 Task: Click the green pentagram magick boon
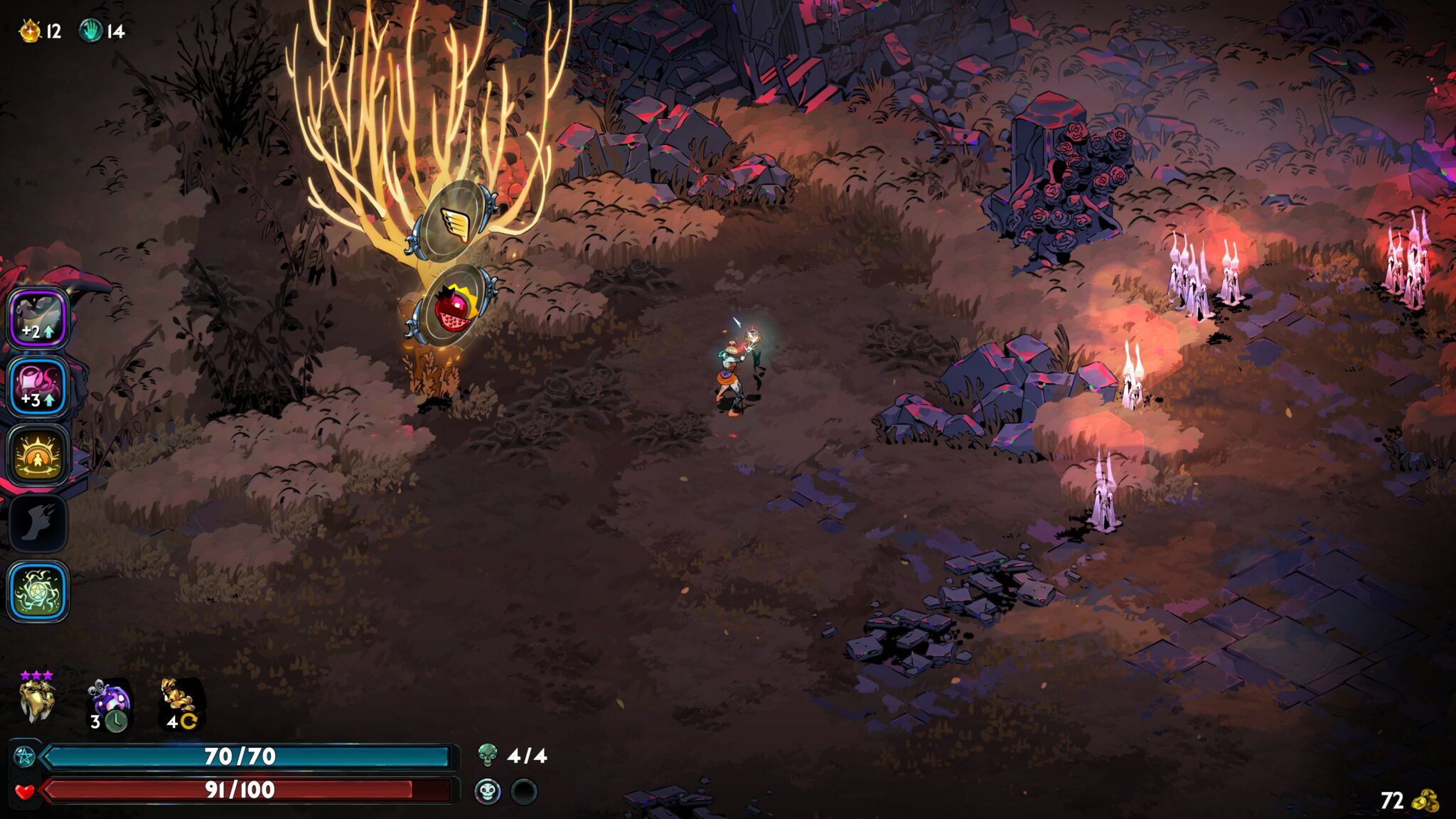(38, 591)
